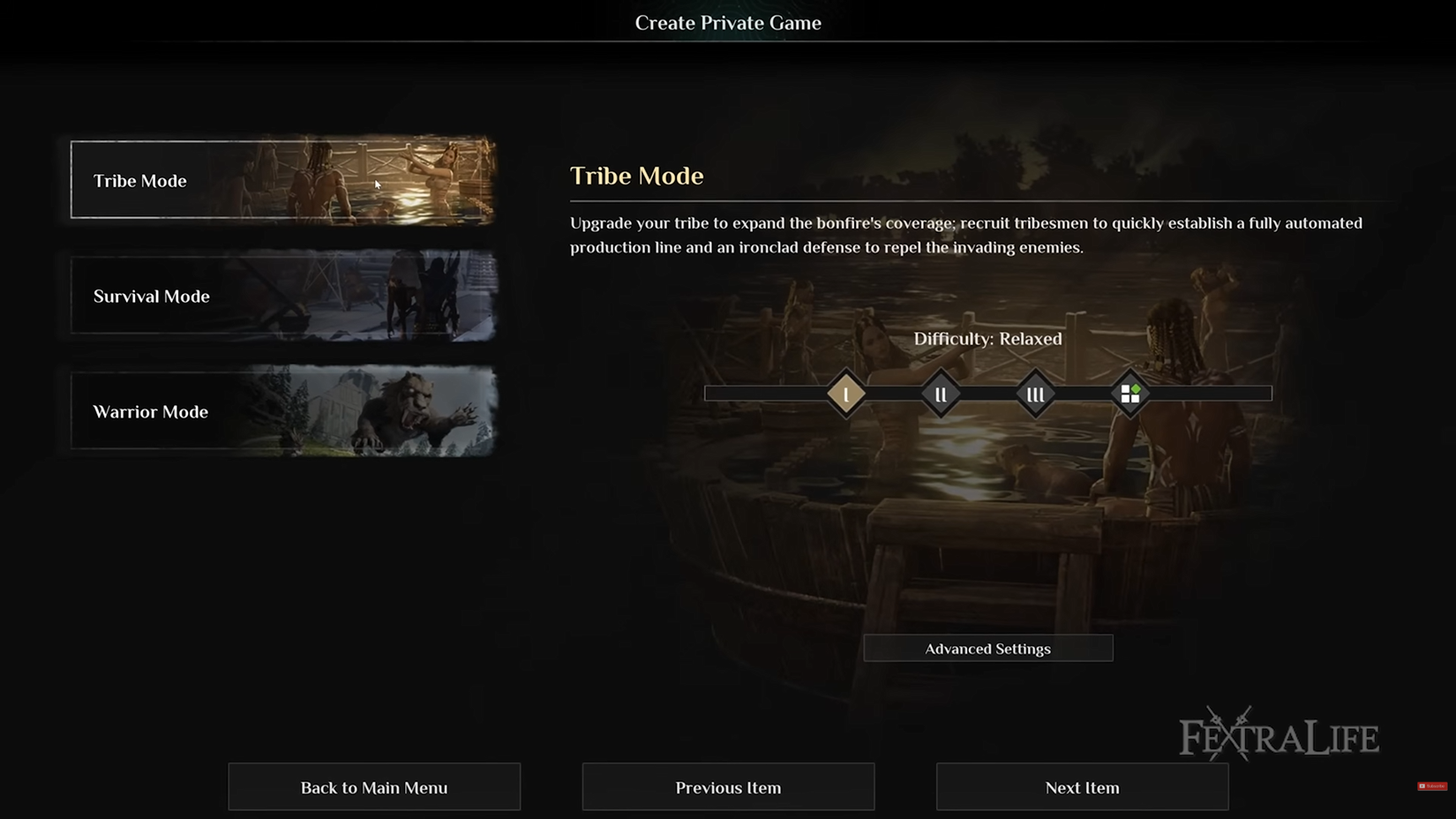Advance with the Next Item button
The height and width of the screenshot is (819, 1456).
(x=1082, y=786)
